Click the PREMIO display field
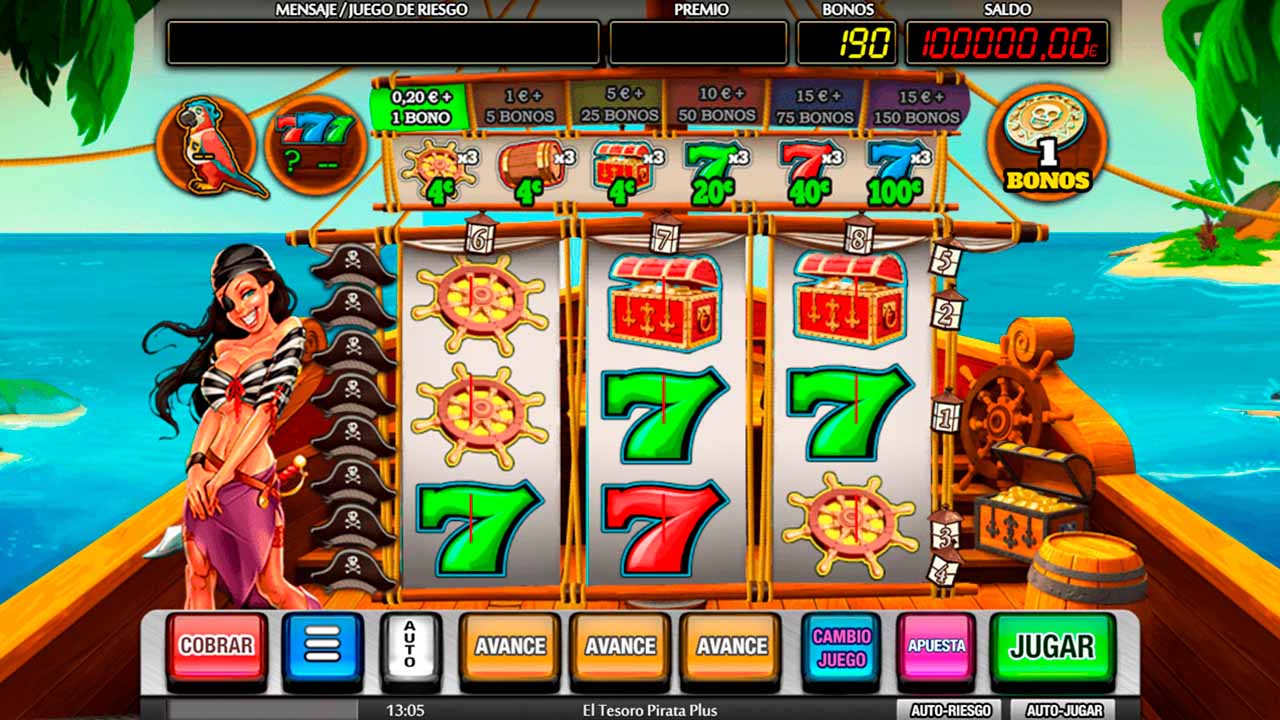Viewport: 1280px width, 720px height. pyautogui.click(x=698, y=42)
